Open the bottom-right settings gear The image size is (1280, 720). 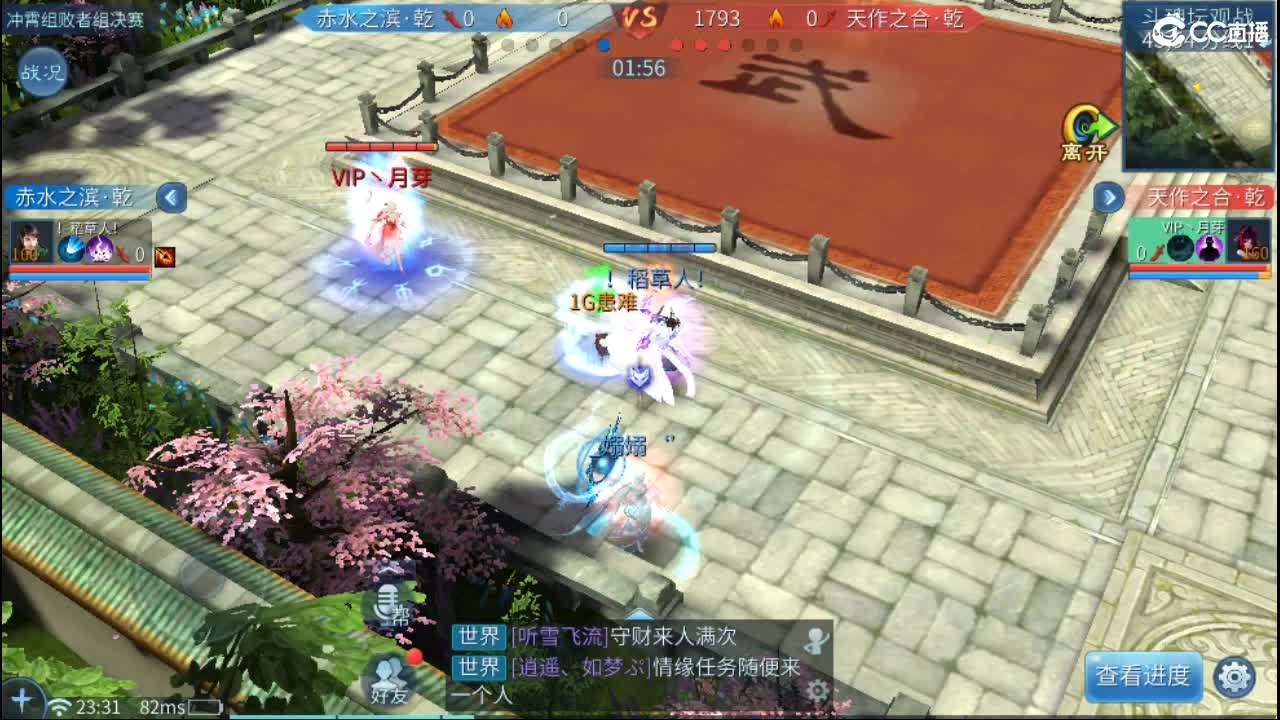point(1236,676)
